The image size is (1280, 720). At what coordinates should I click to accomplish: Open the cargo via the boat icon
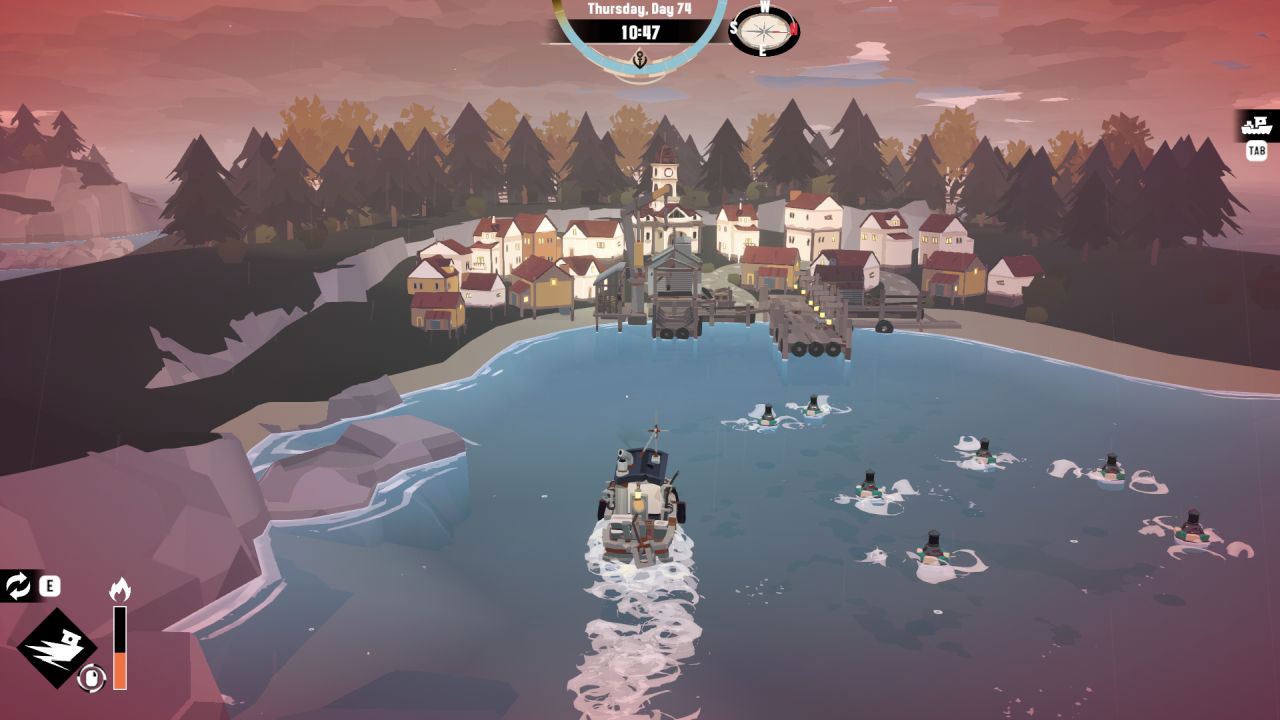click(x=1257, y=127)
